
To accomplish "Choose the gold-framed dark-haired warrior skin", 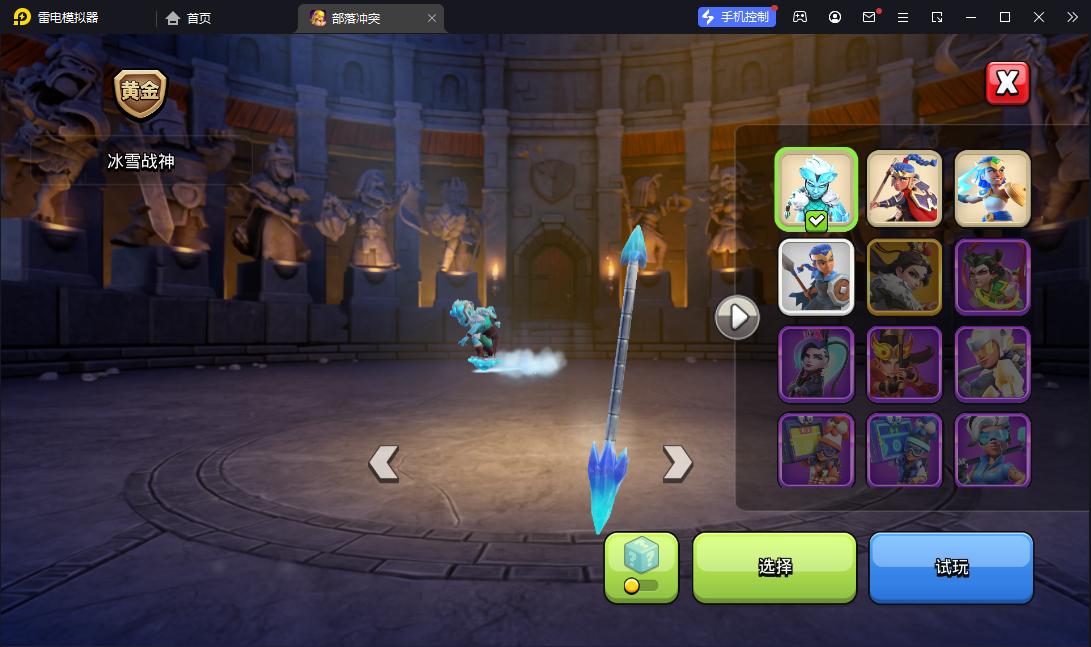I will tap(904, 276).
